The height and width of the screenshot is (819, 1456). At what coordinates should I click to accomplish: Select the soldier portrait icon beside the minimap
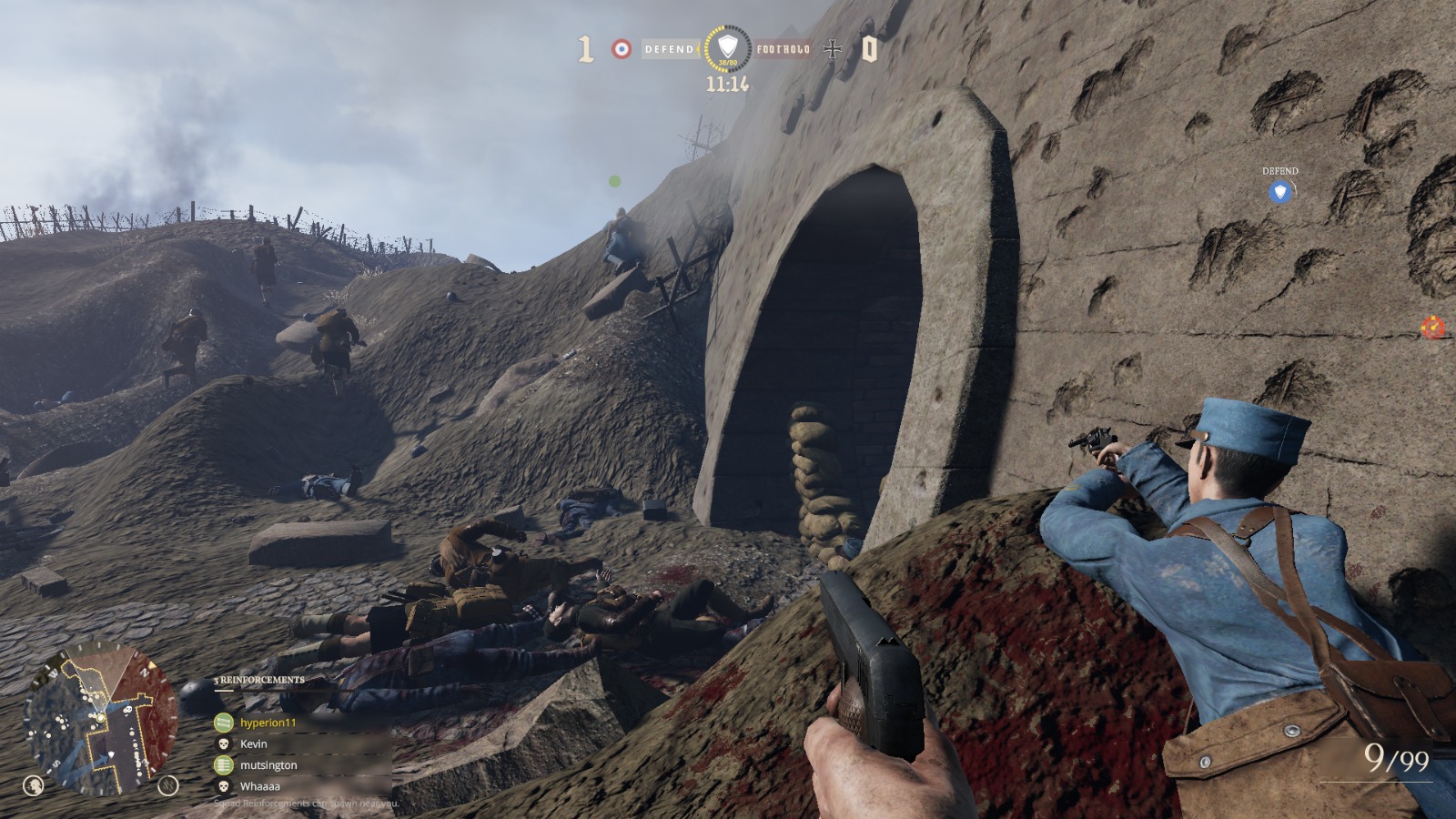pos(34,784)
